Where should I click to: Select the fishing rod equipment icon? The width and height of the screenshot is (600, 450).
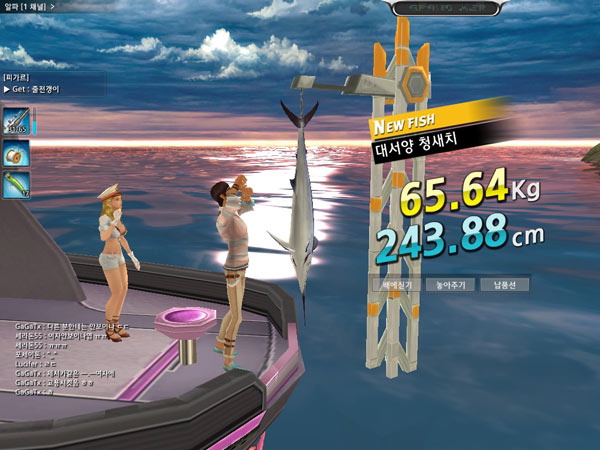coord(15,120)
